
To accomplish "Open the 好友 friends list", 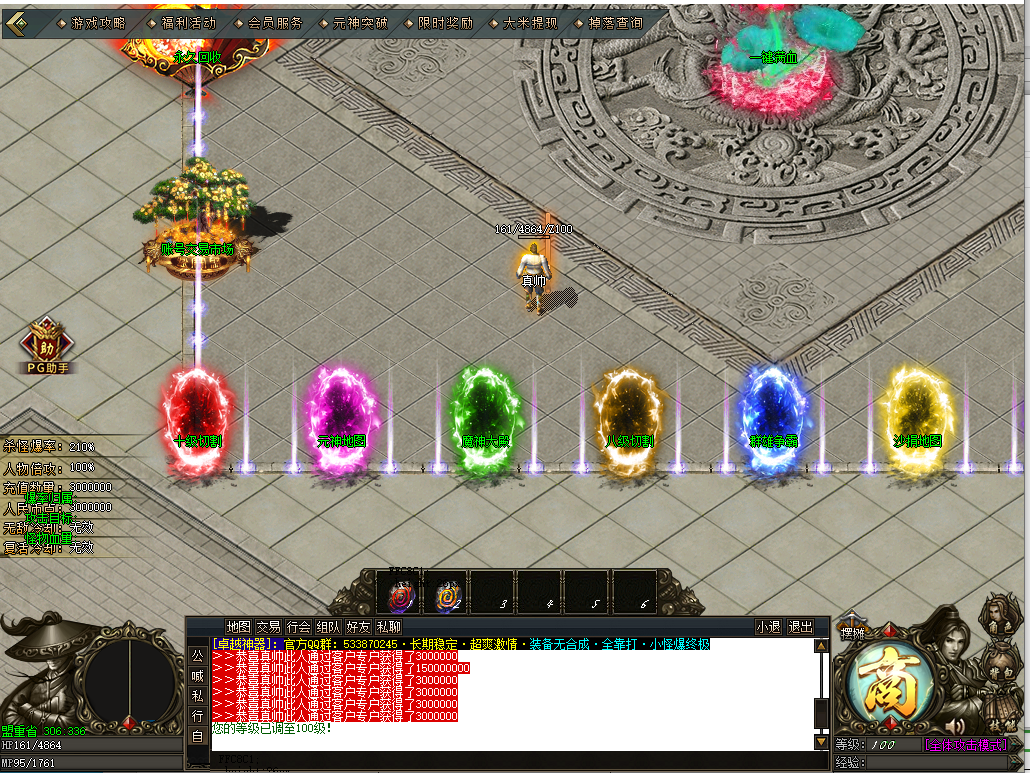I will point(358,627).
